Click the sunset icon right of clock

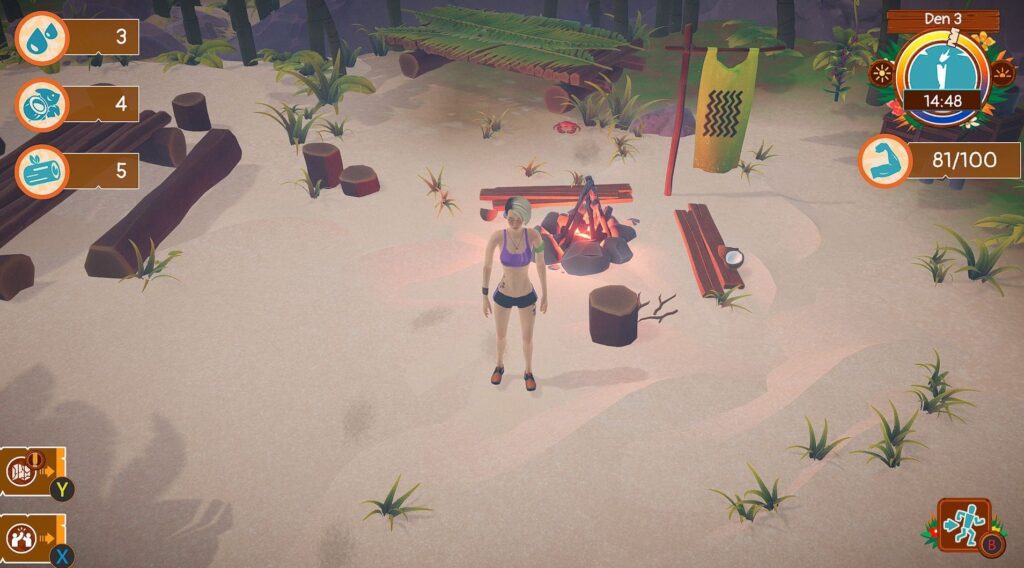[x=1001, y=73]
